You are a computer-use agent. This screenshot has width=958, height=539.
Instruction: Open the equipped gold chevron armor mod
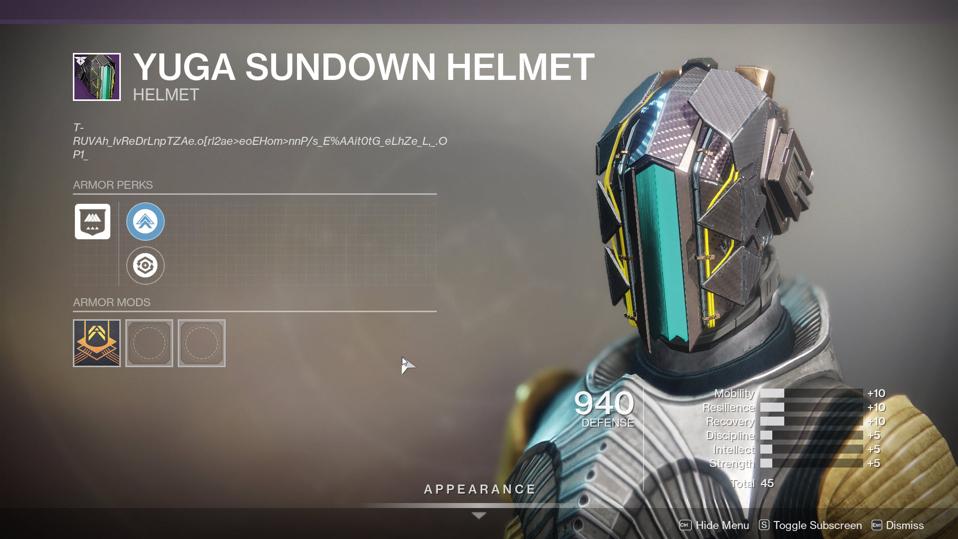pyautogui.click(x=97, y=343)
